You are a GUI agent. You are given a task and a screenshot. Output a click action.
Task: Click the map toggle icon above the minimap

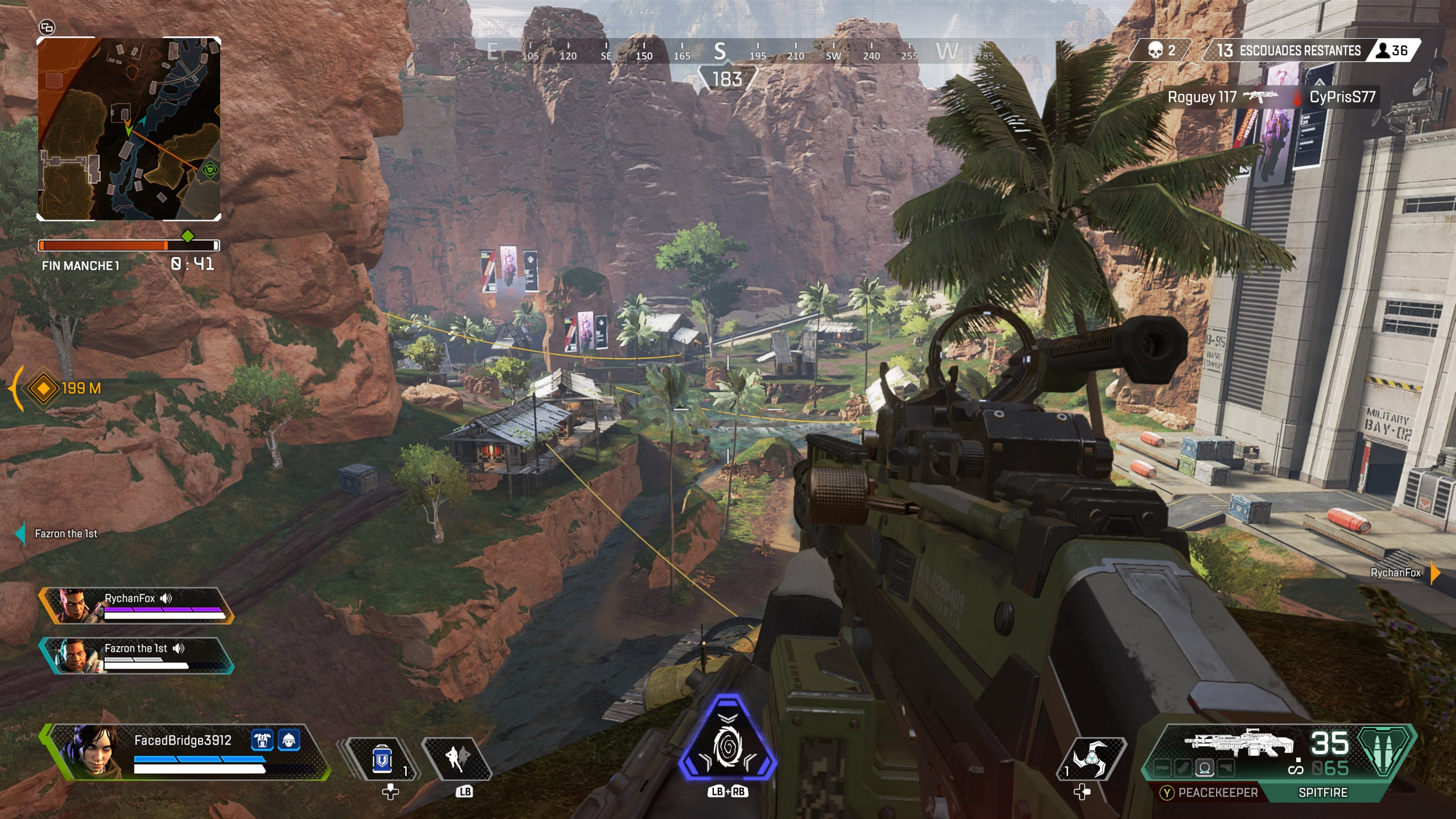tap(47, 27)
